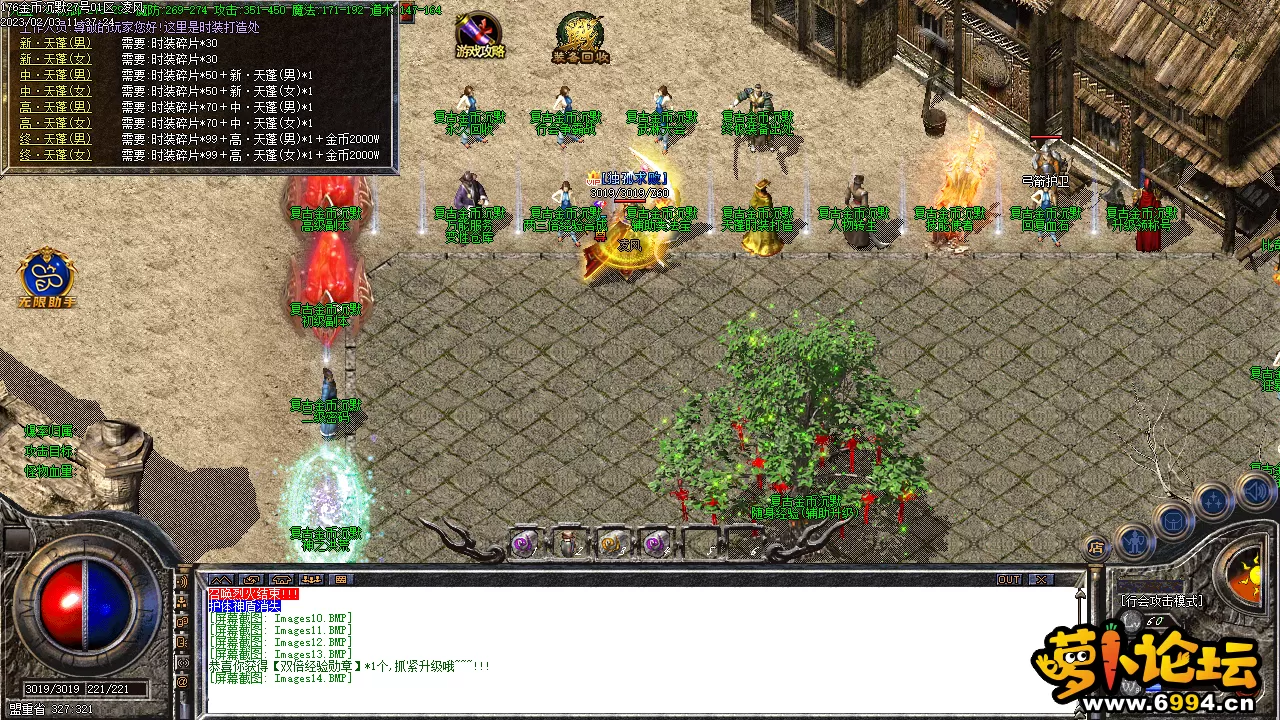Click the OUT button on the chat window
This screenshot has height=720, width=1280.
click(1010, 579)
